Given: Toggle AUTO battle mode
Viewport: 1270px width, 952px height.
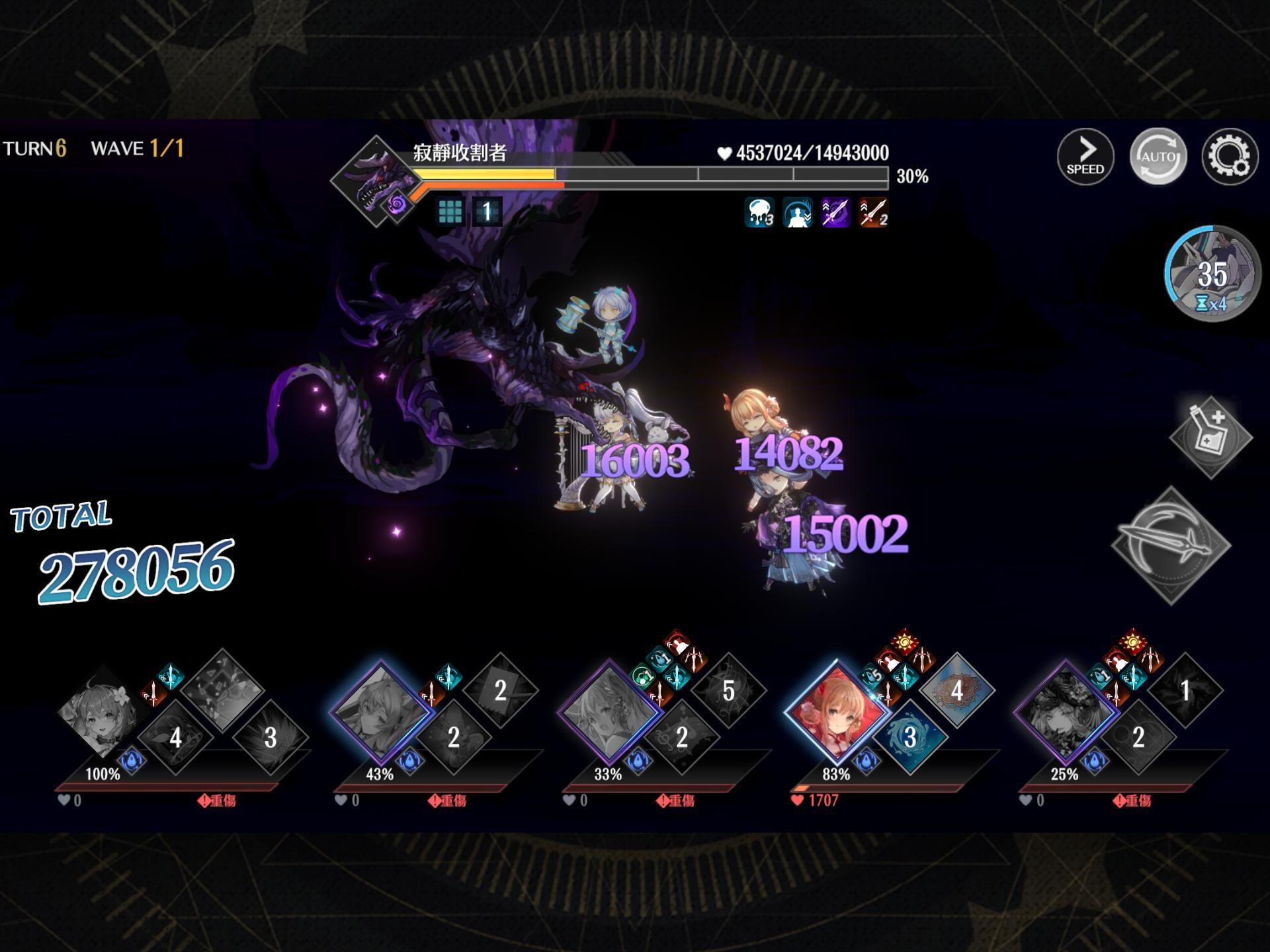Looking at the screenshot, I should click(1159, 157).
